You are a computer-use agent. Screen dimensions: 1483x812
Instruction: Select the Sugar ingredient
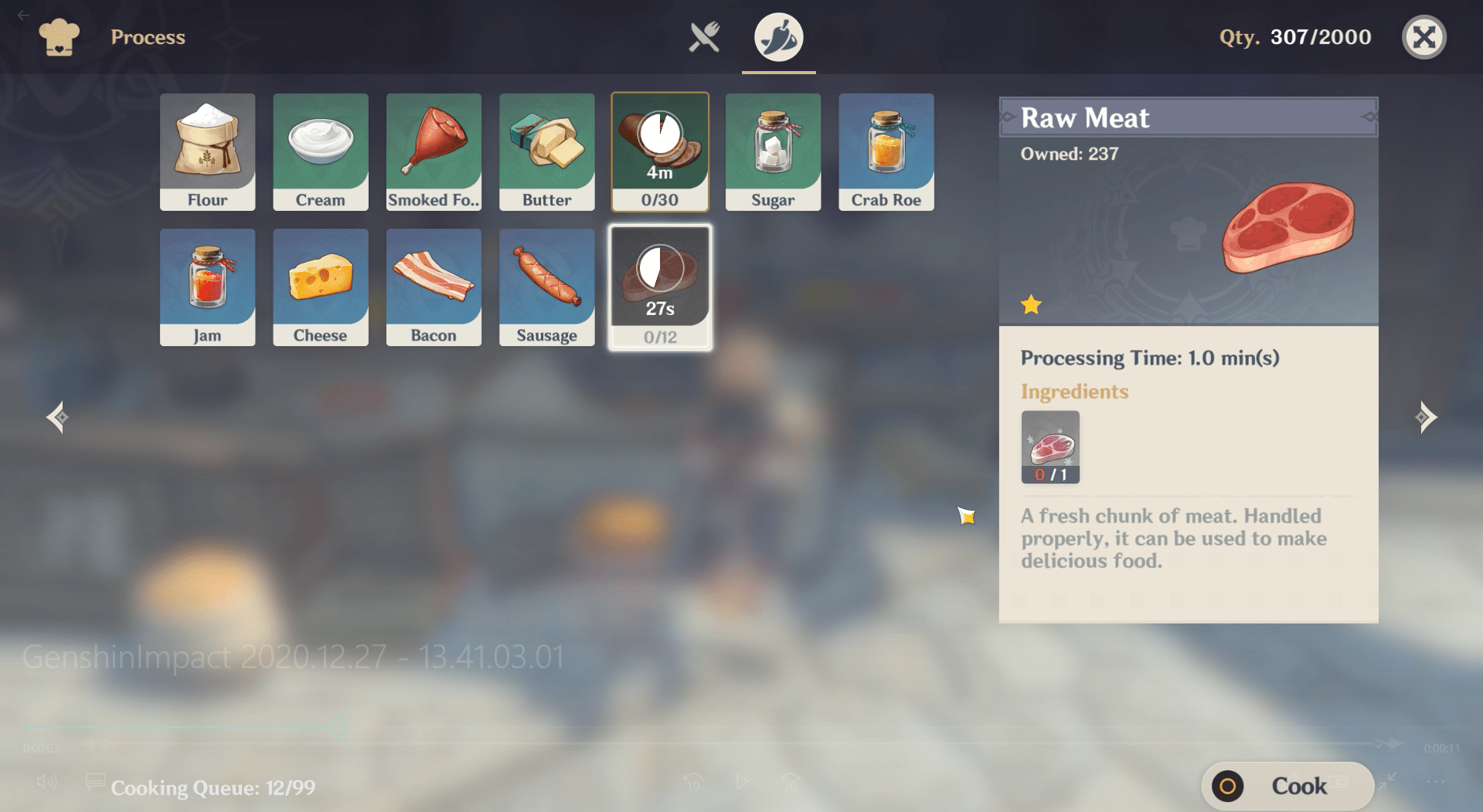point(772,151)
